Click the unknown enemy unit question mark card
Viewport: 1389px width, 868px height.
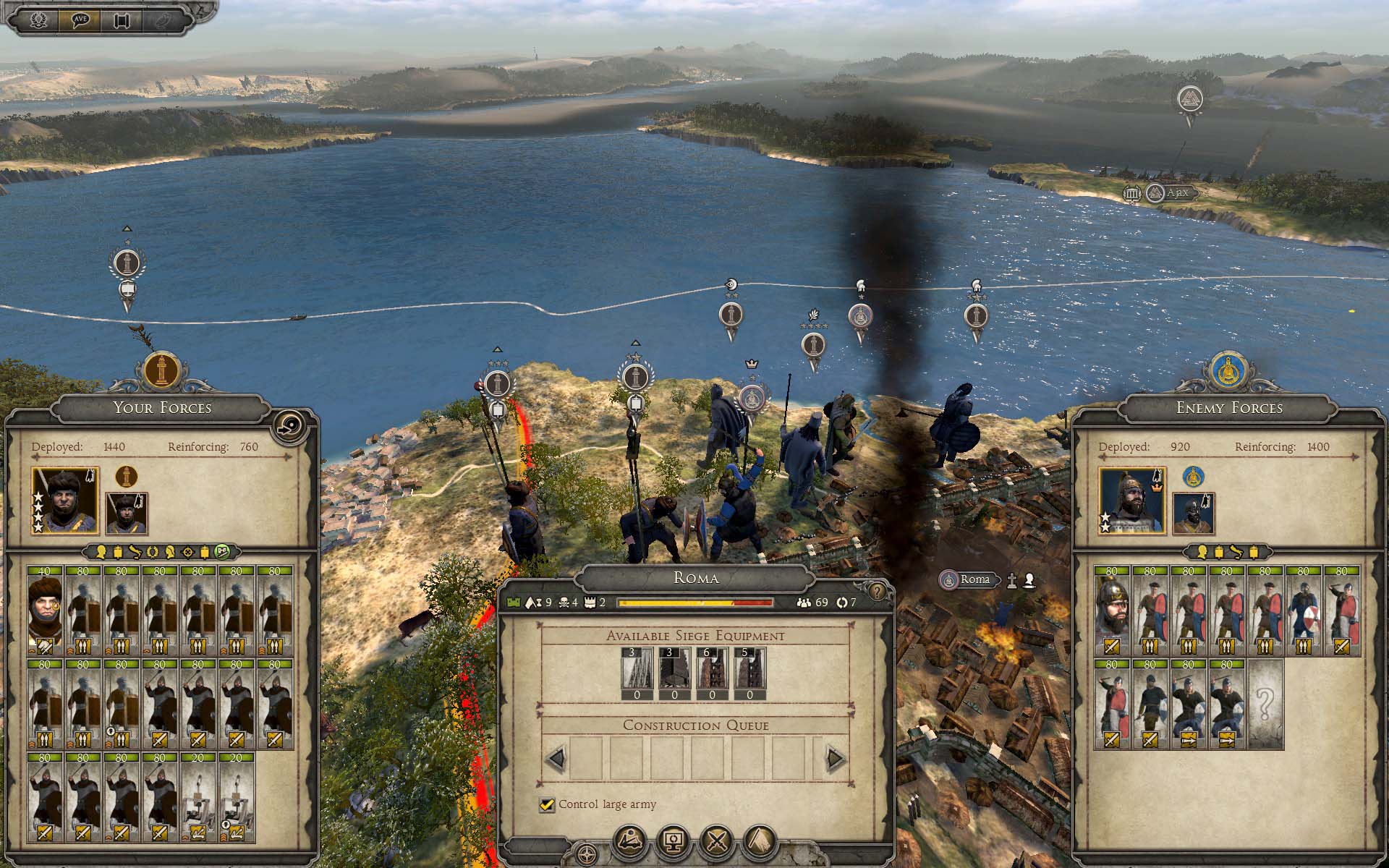(1265, 702)
